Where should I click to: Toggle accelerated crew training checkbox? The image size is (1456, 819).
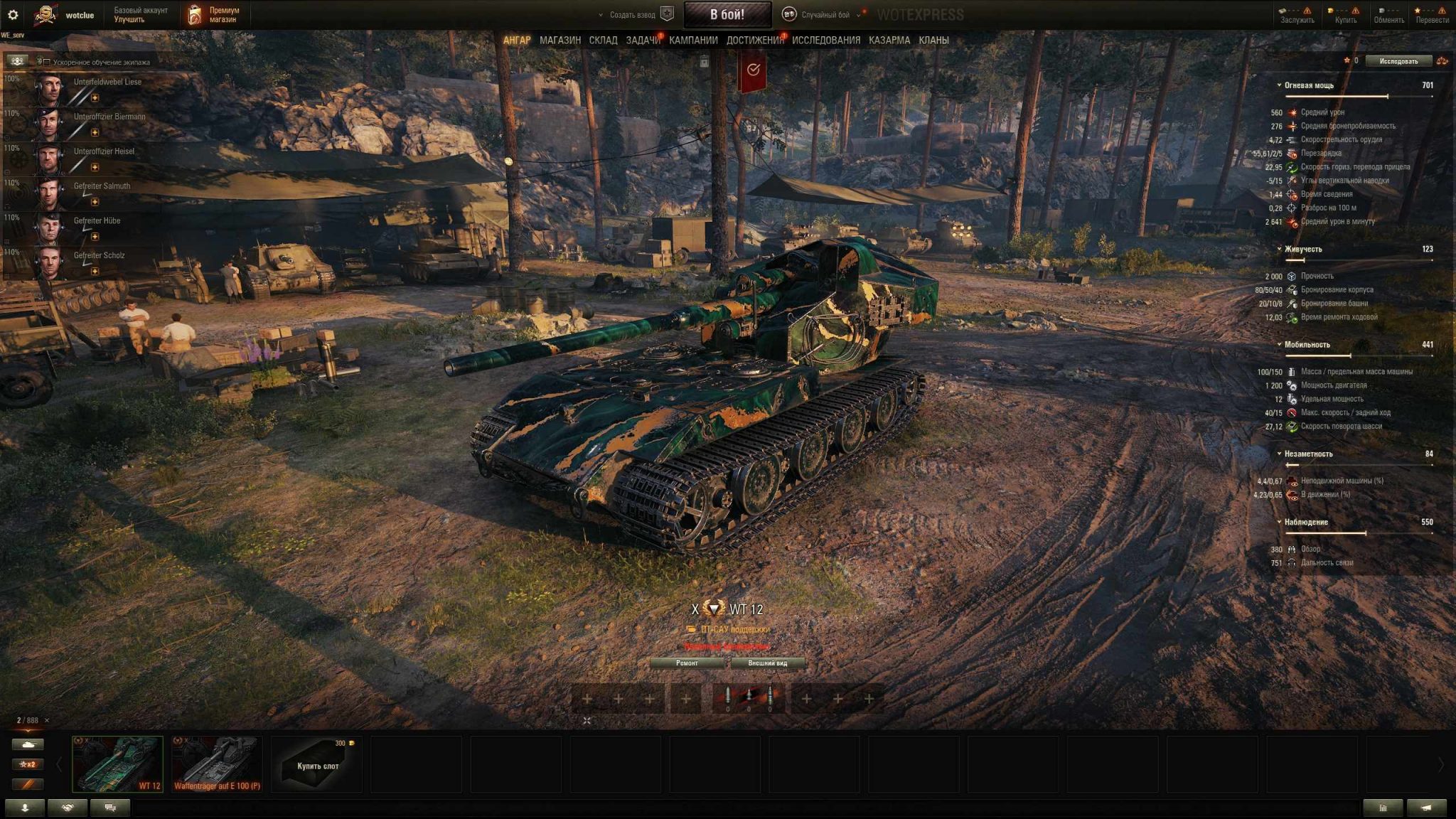click(x=47, y=62)
